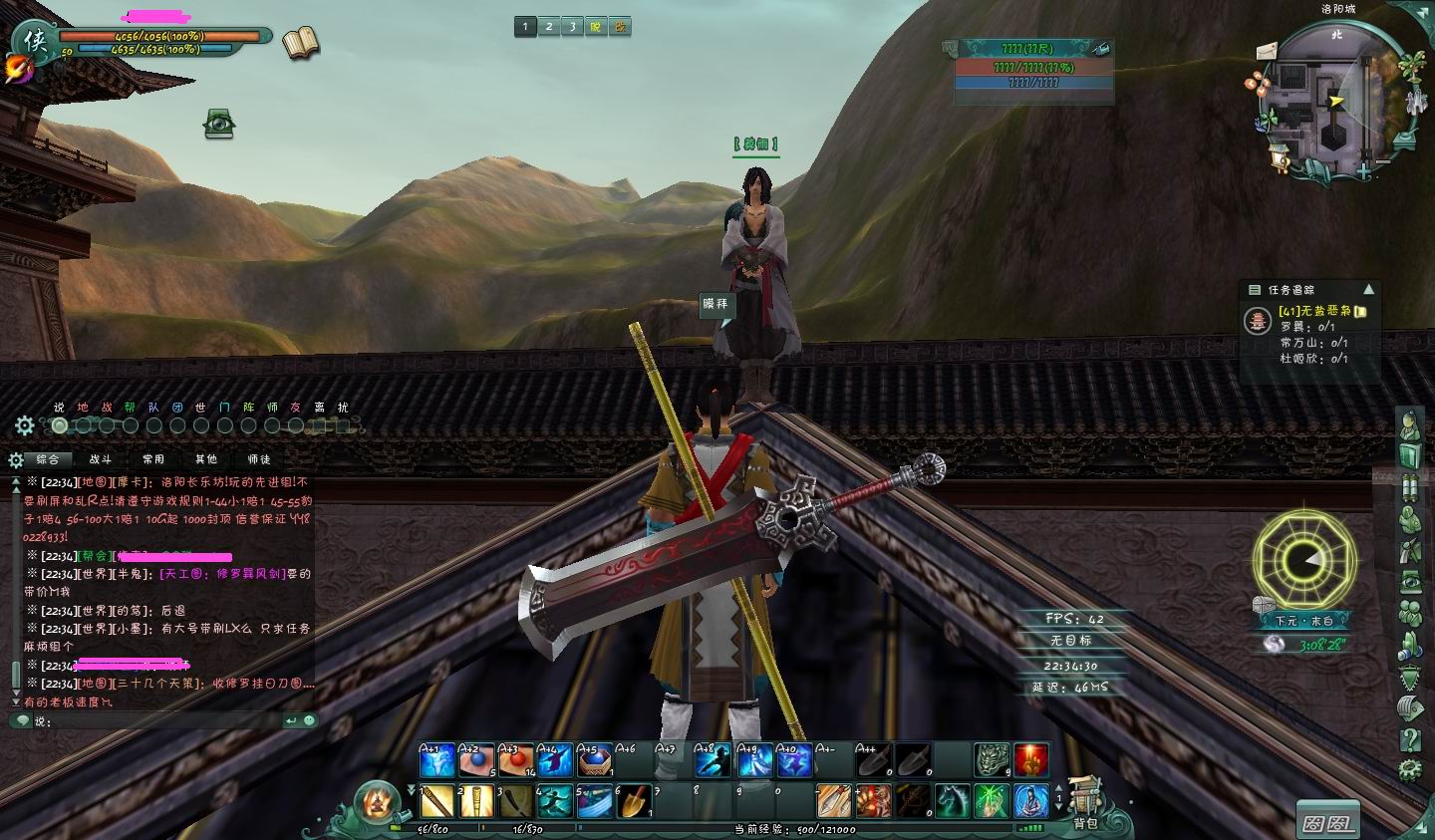
Task: Open the 师徒 chat tab
Action: coord(259,459)
